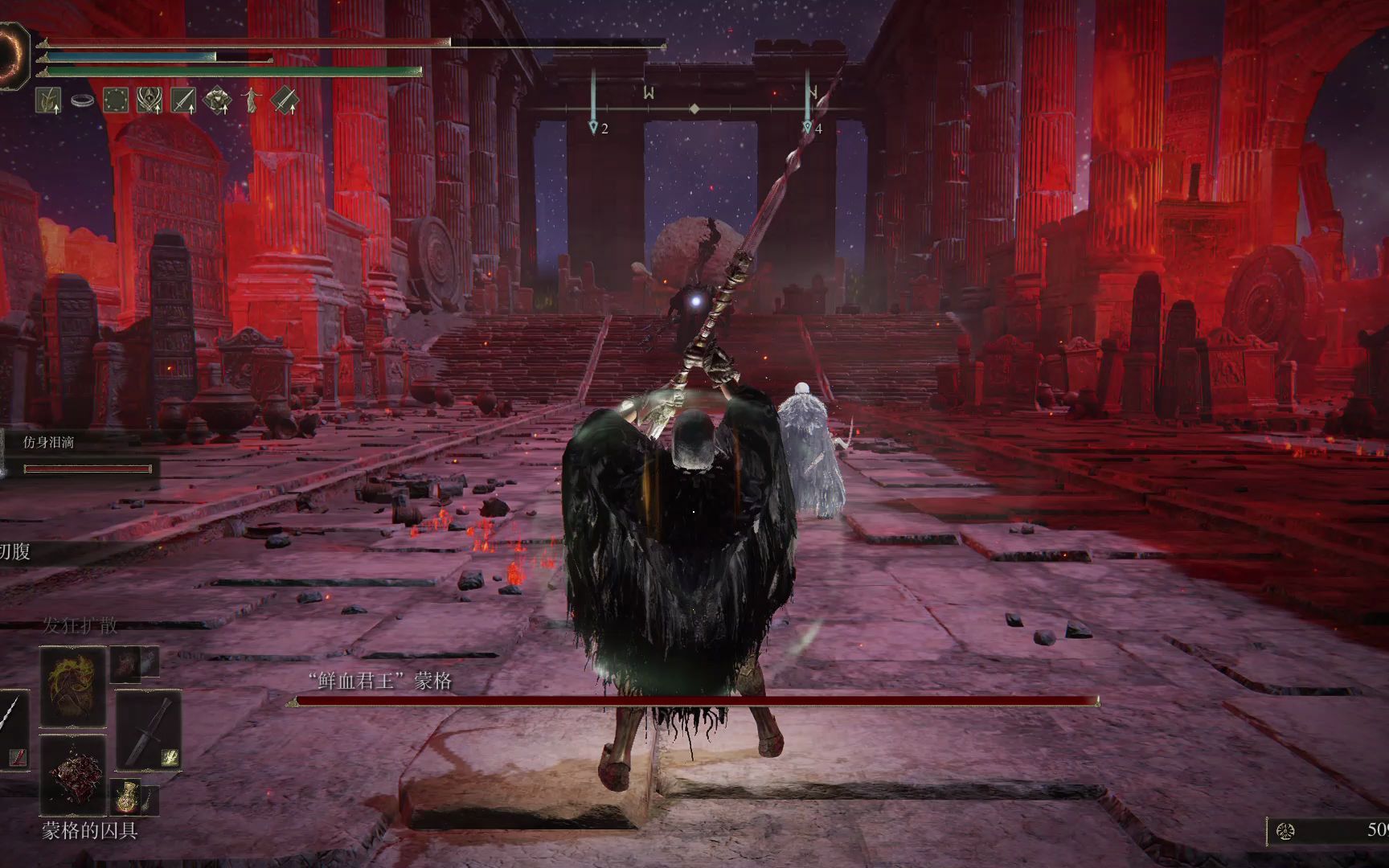1389x868 pixels.
Task: Click the golden flask pouch slot
Action: [125, 796]
